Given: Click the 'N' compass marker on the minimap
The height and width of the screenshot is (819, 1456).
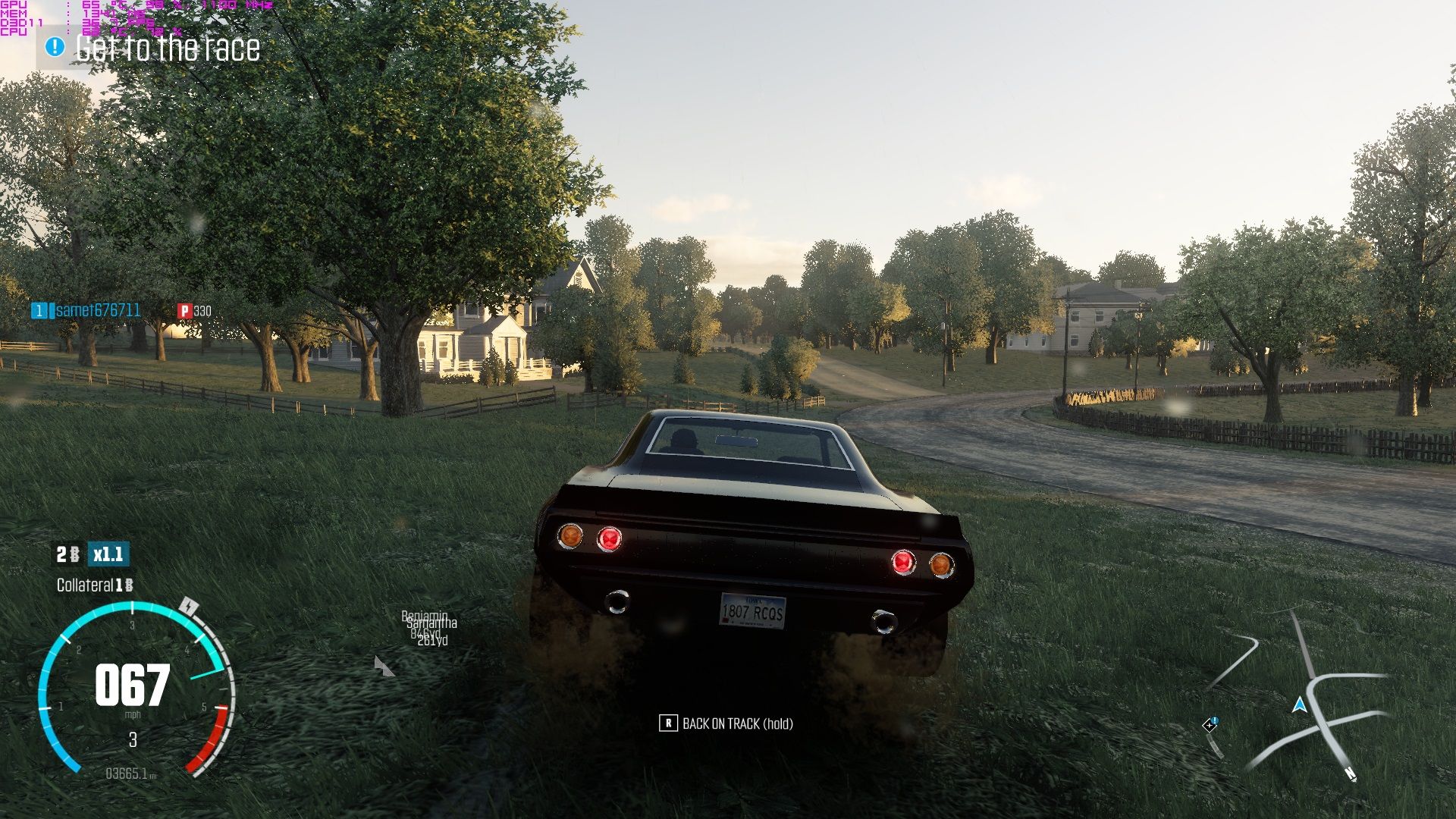Looking at the screenshot, I should (1351, 775).
